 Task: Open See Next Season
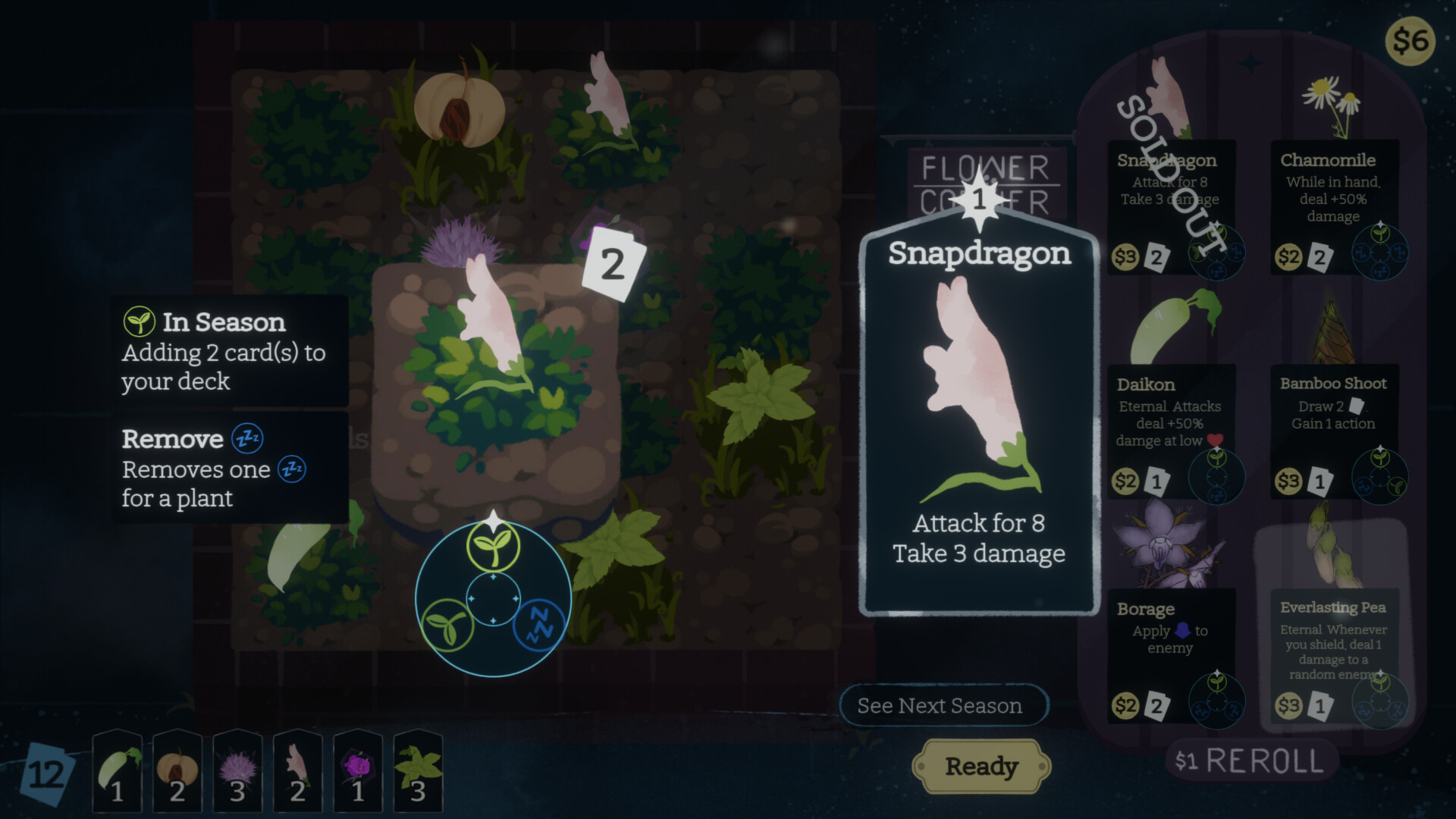[x=944, y=705]
